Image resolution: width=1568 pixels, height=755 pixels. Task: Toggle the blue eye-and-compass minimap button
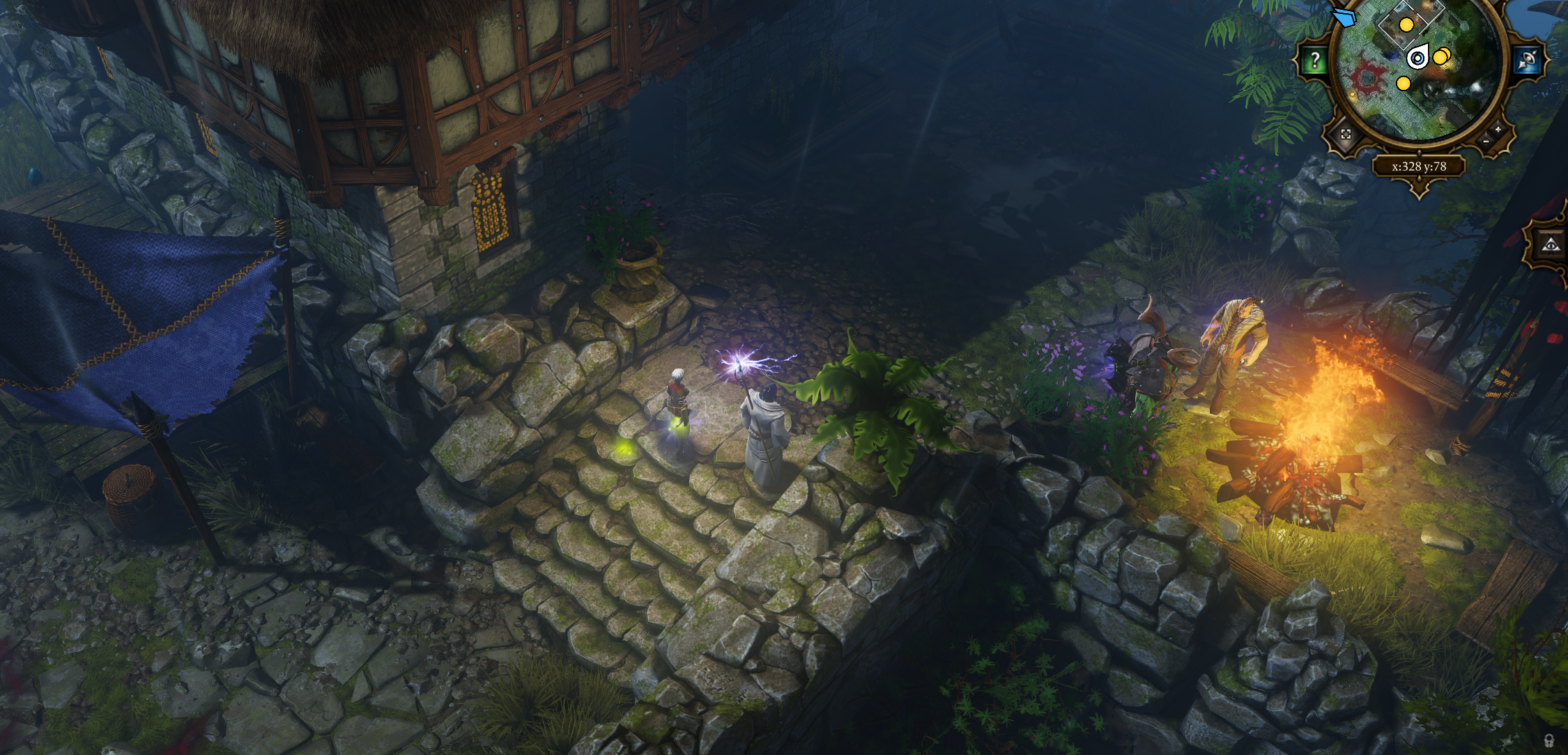(x=1528, y=61)
